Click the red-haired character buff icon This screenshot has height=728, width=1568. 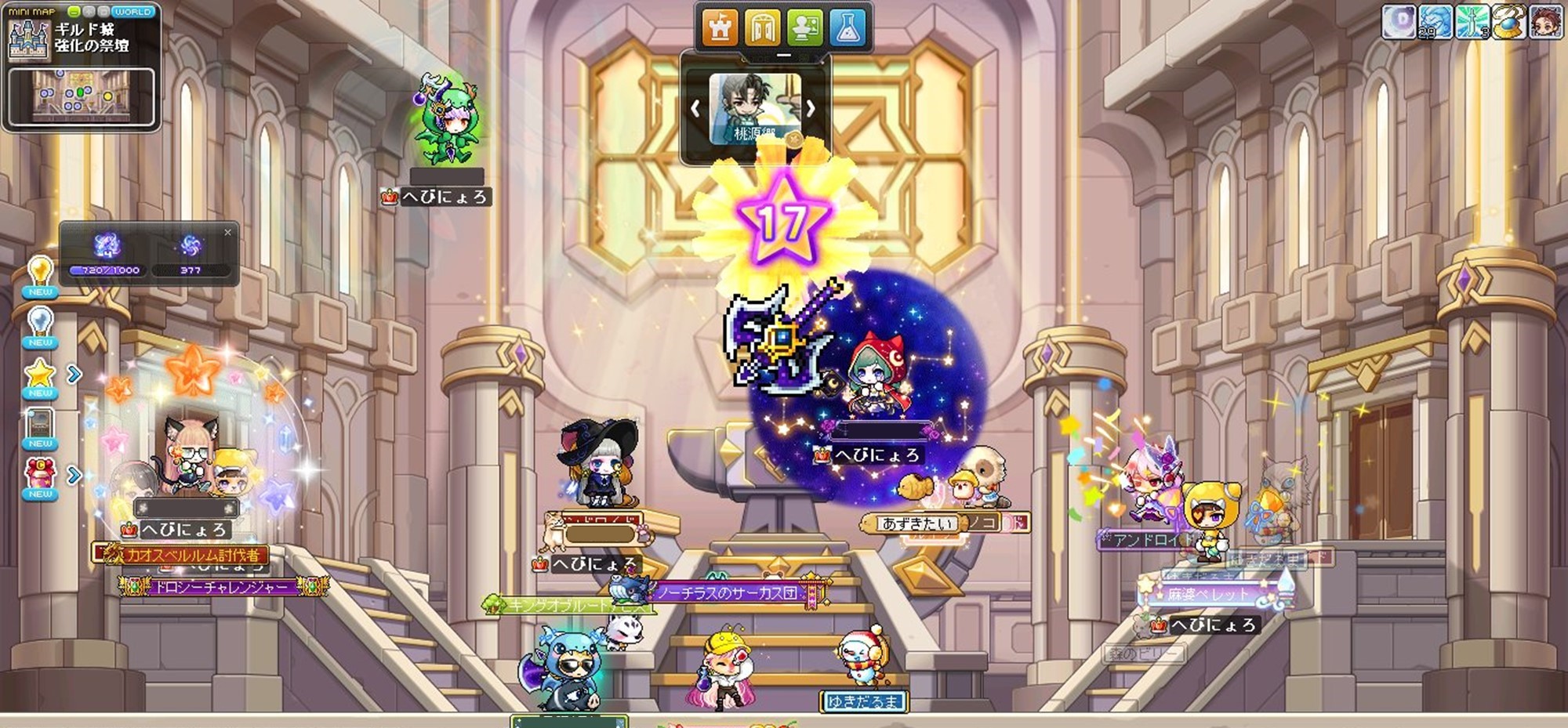tap(1545, 21)
